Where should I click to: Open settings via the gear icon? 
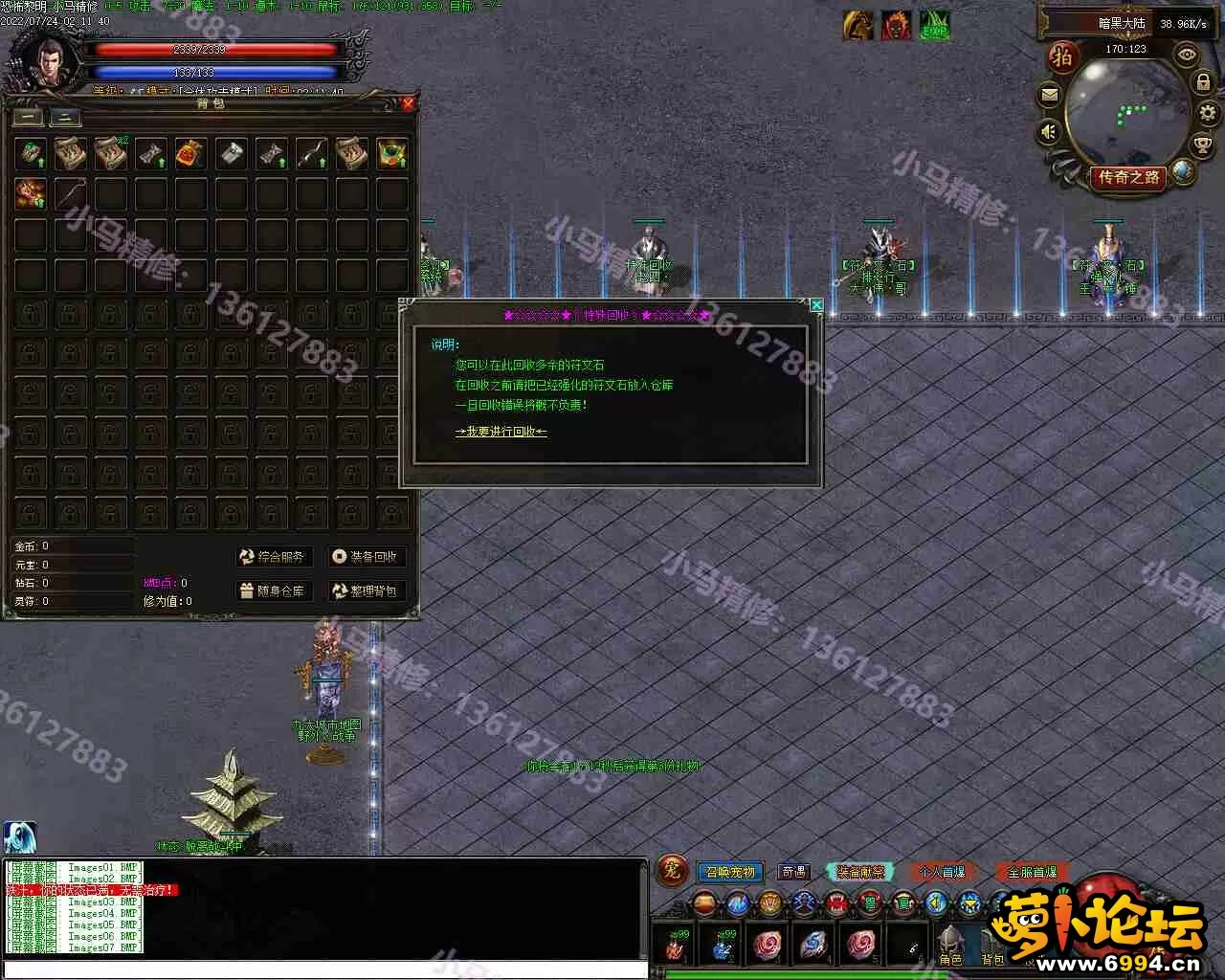tap(1207, 113)
